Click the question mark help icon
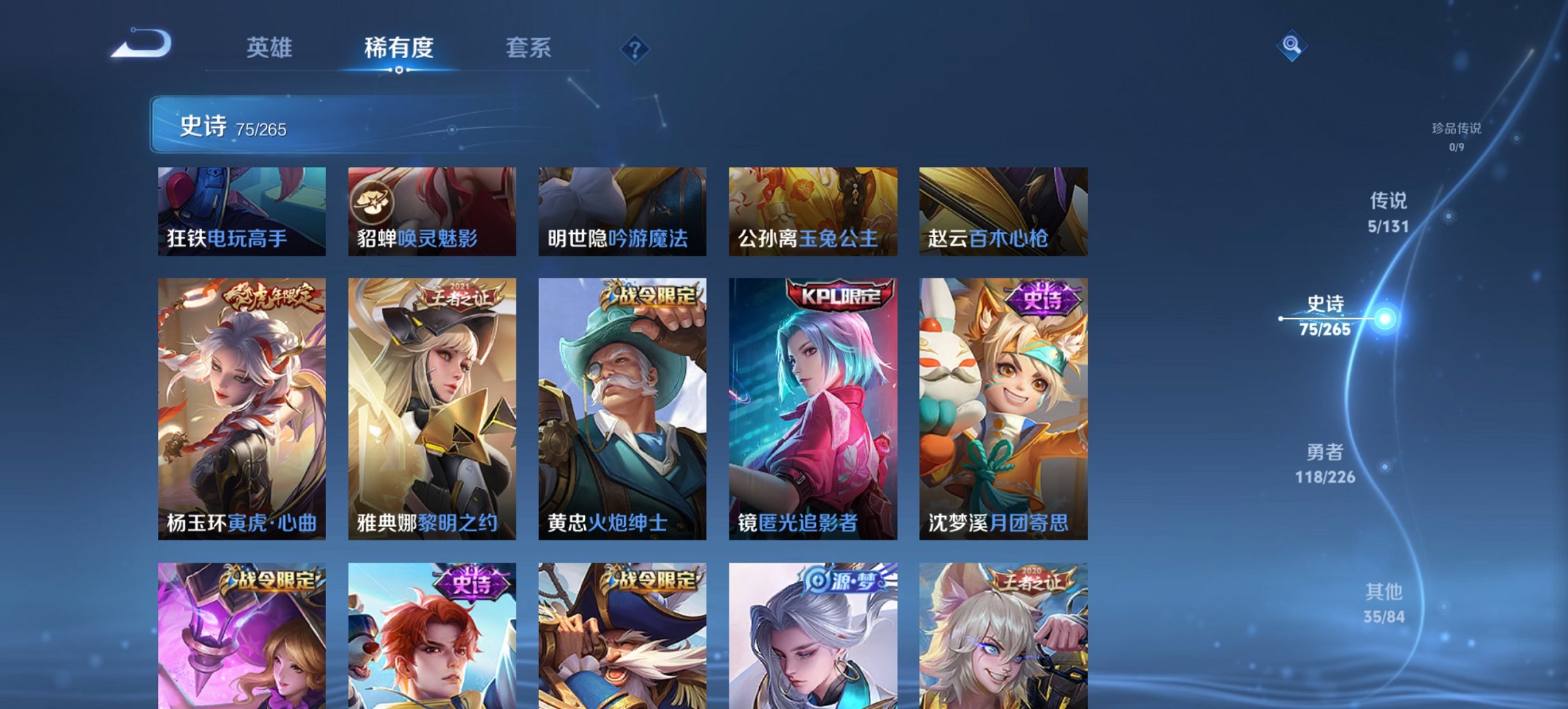Image resolution: width=1568 pixels, height=709 pixels. tap(634, 48)
